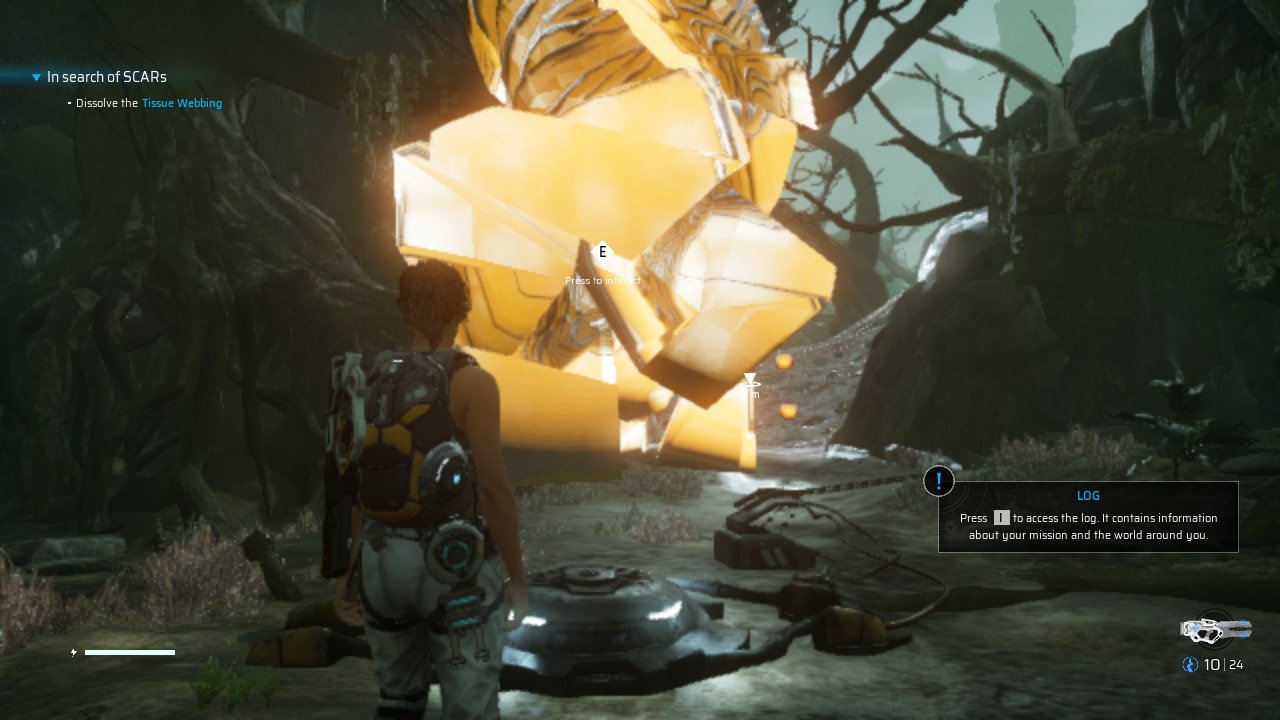Click the objective waypoint marker
The image size is (1280, 720).
(750, 380)
